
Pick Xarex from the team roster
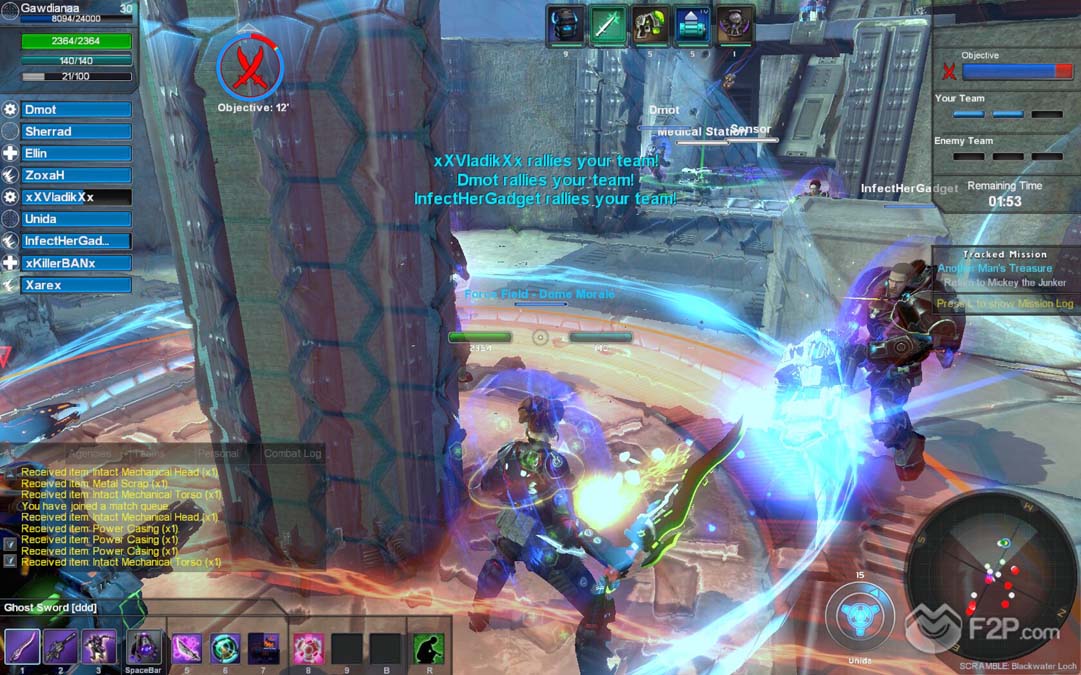point(76,285)
